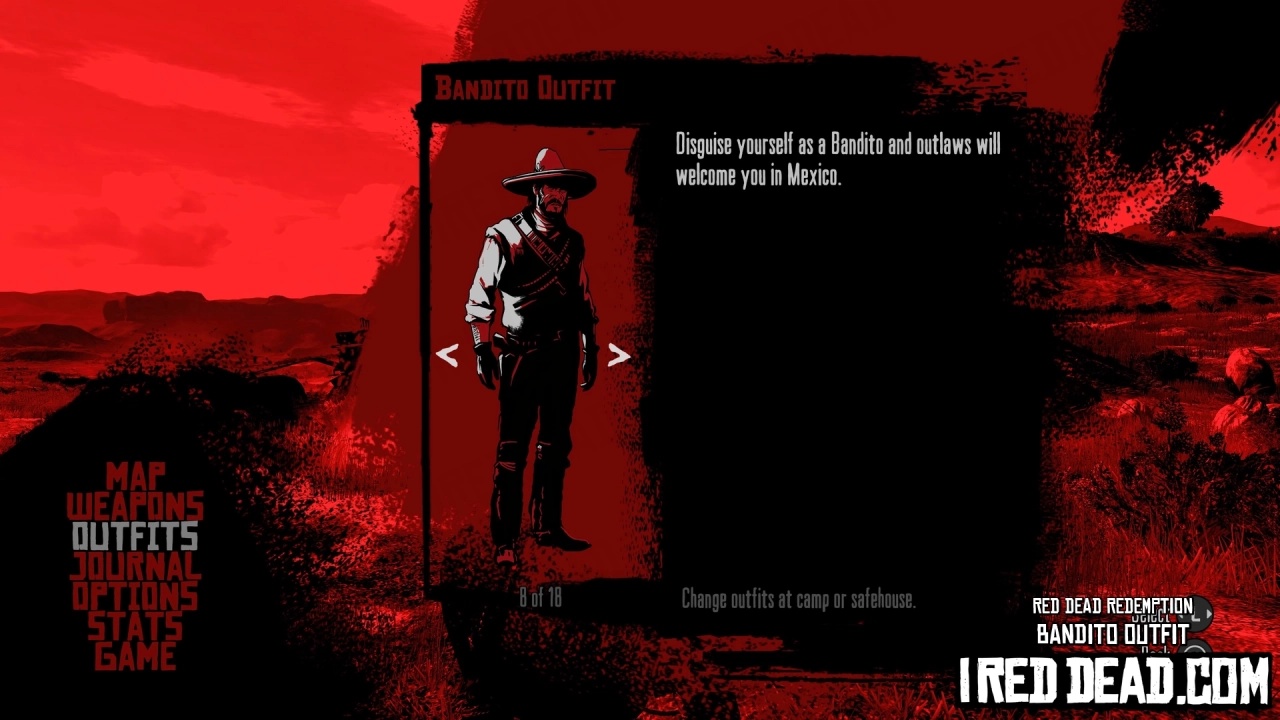This screenshot has width=1280, height=720.
Task: View the STATS section
Action: (134, 627)
